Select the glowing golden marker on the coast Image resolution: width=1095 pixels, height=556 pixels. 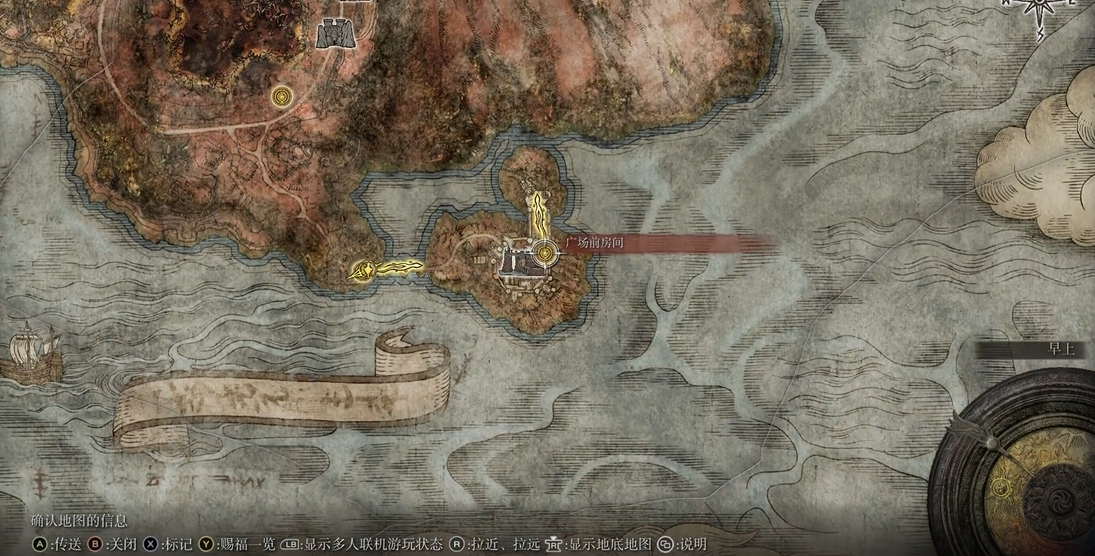click(361, 270)
